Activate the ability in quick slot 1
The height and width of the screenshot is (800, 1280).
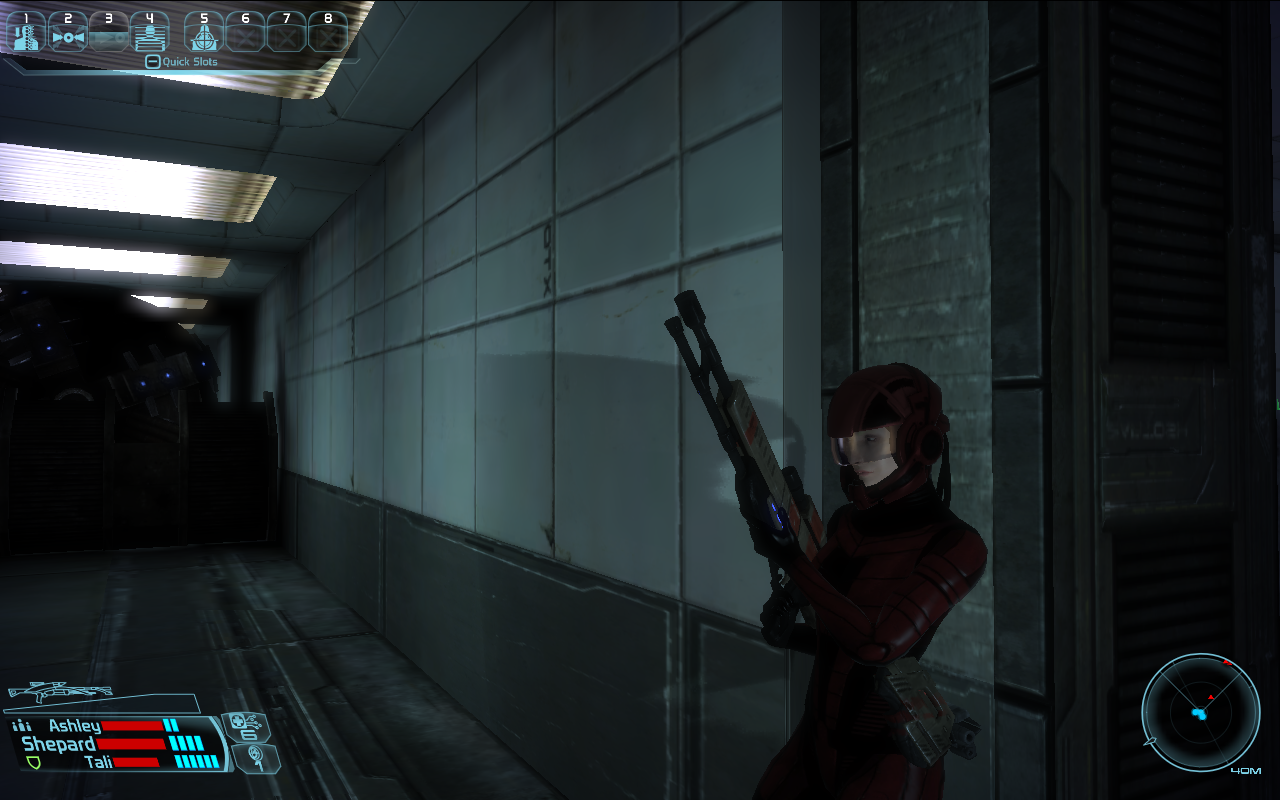pos(27,32)
